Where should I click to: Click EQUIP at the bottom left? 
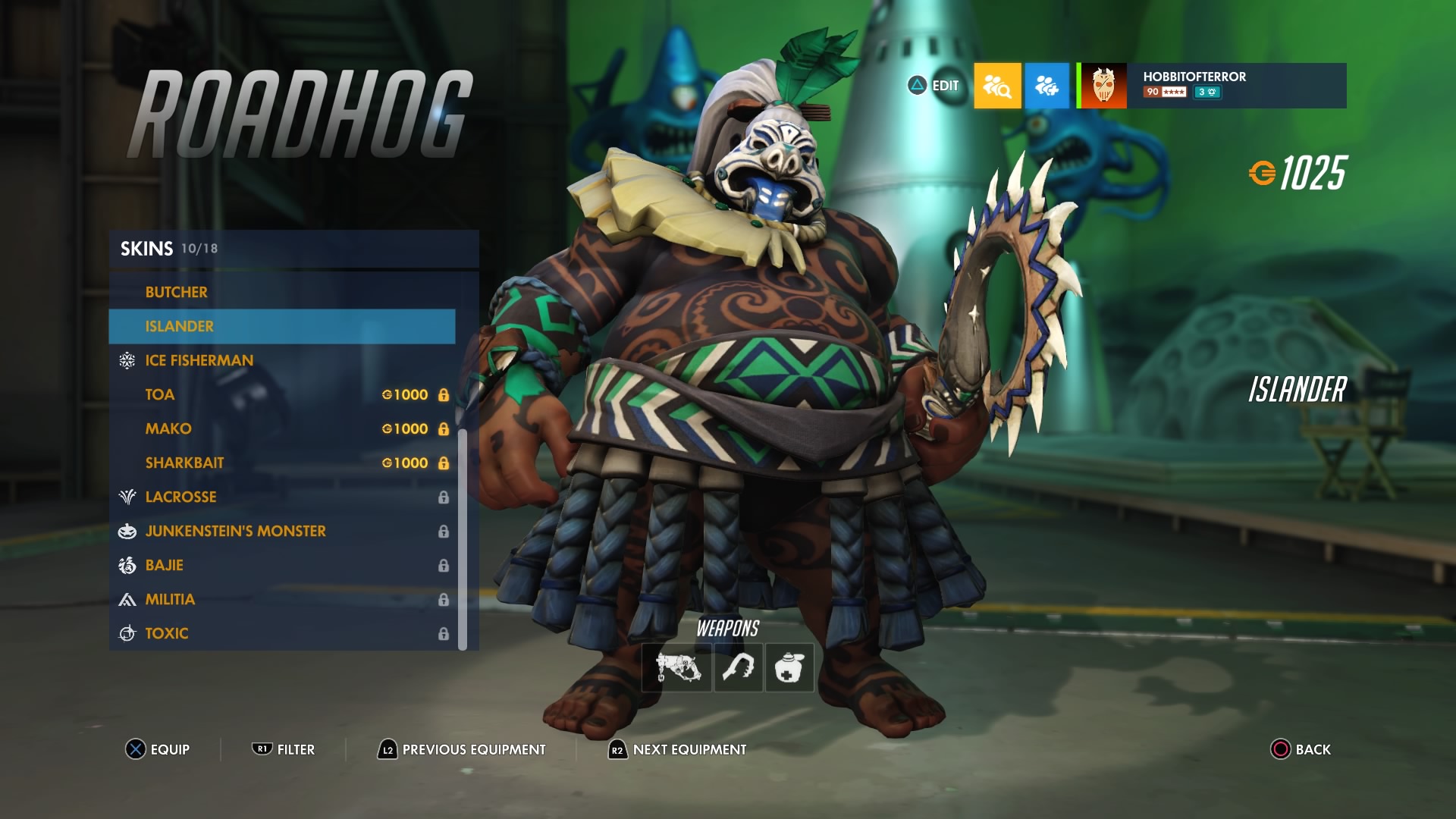[159, 749]
